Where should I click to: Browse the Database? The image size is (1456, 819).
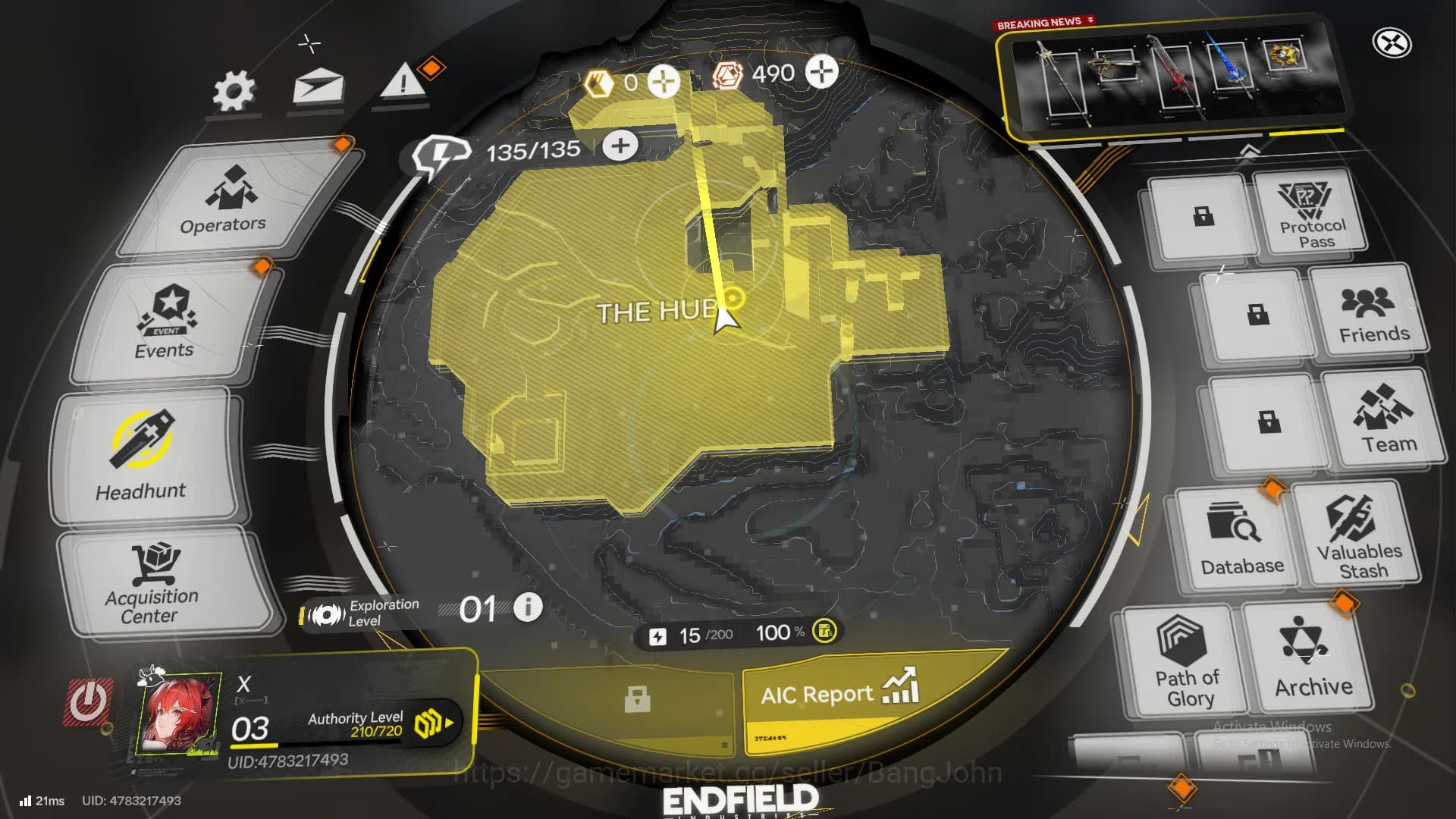pos(1239,538)
